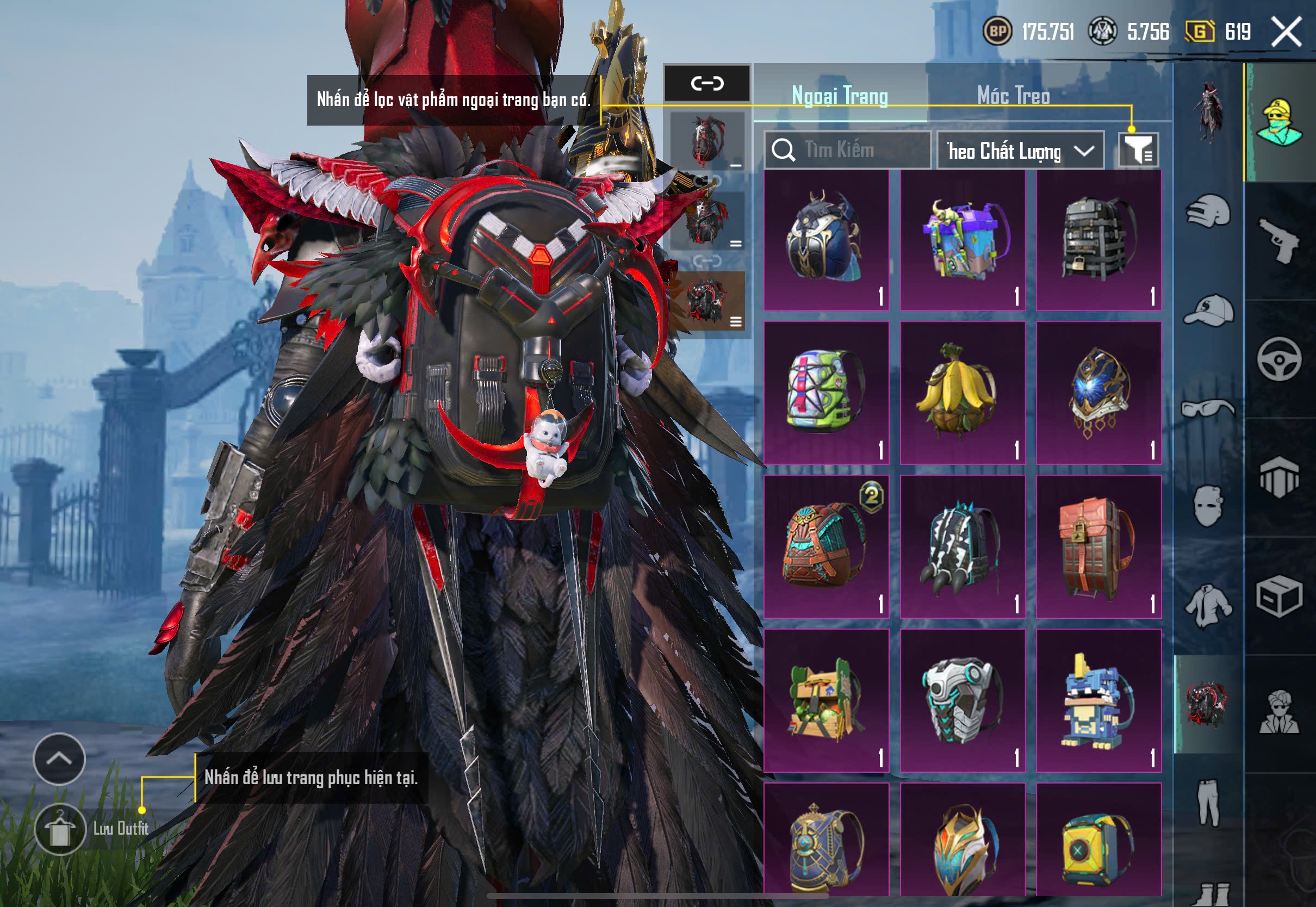The width and height of the screenshot is (1316, 907).
Task: Show the baseball cap hat category
Action: pyautogui.click(x=1209, y=310)
